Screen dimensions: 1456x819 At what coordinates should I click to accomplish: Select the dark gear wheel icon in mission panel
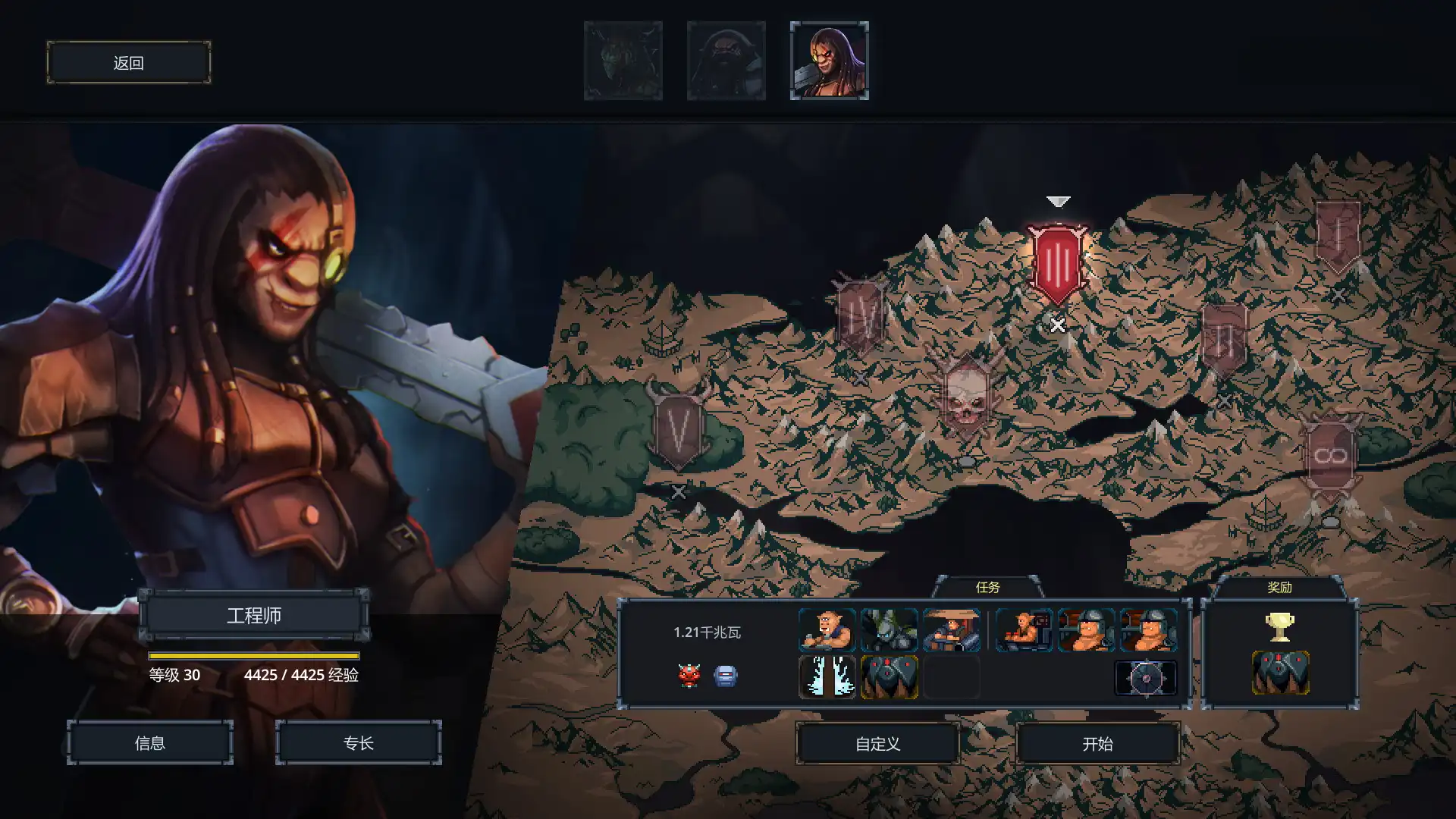[x=1145, y=677]
